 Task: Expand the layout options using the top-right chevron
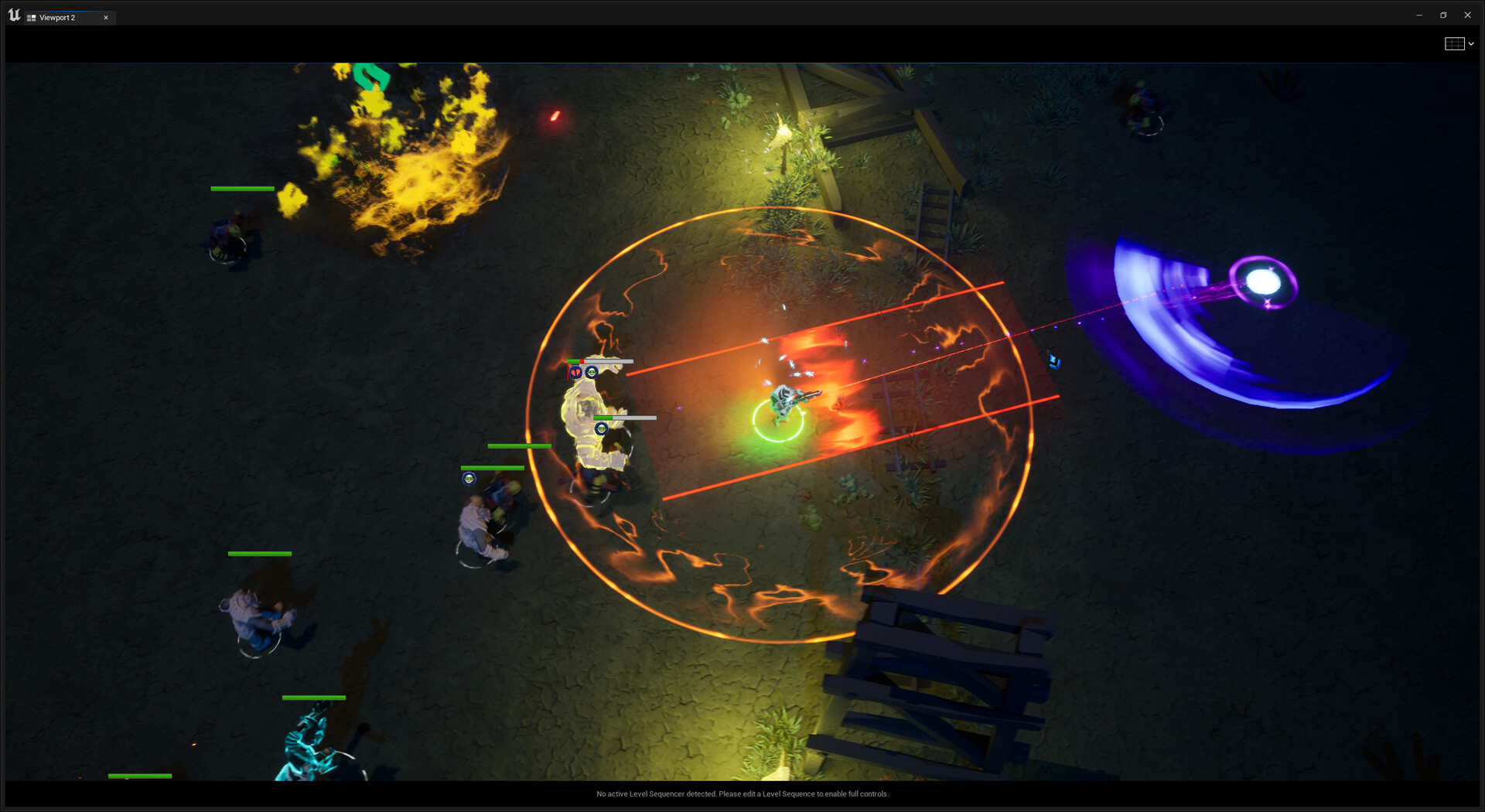coord(1472,43)
